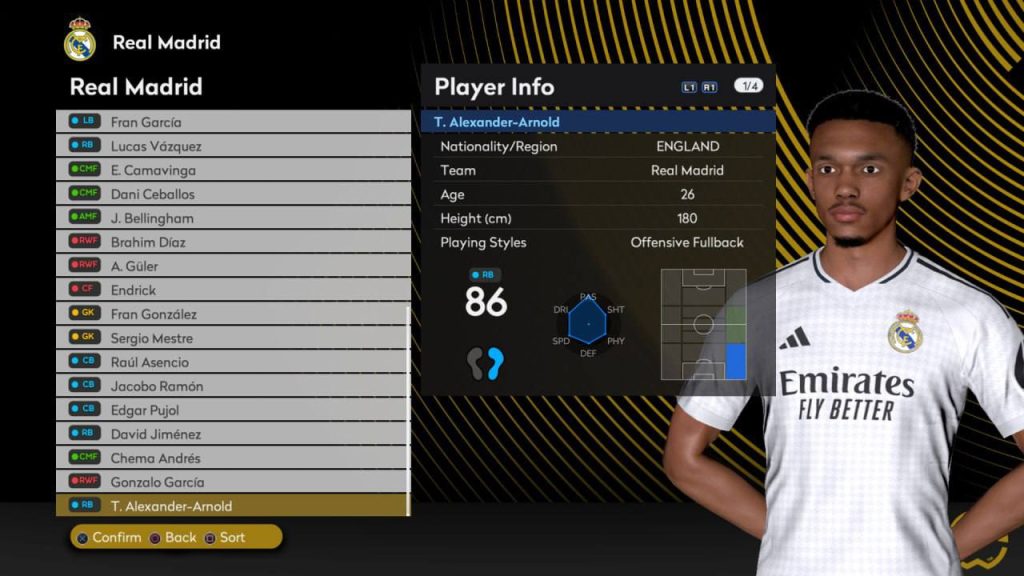The image size is (1024, 576).
Task: Pick Endrick from the player list
Action: (233, 290)
